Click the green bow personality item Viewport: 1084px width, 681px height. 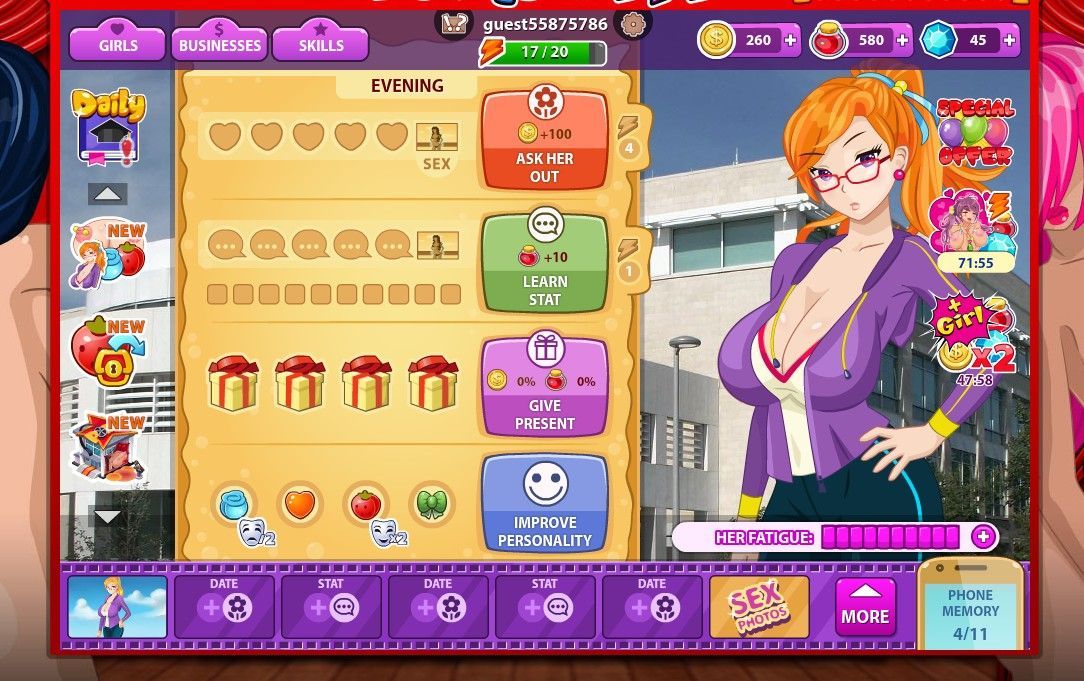(431, 505)
